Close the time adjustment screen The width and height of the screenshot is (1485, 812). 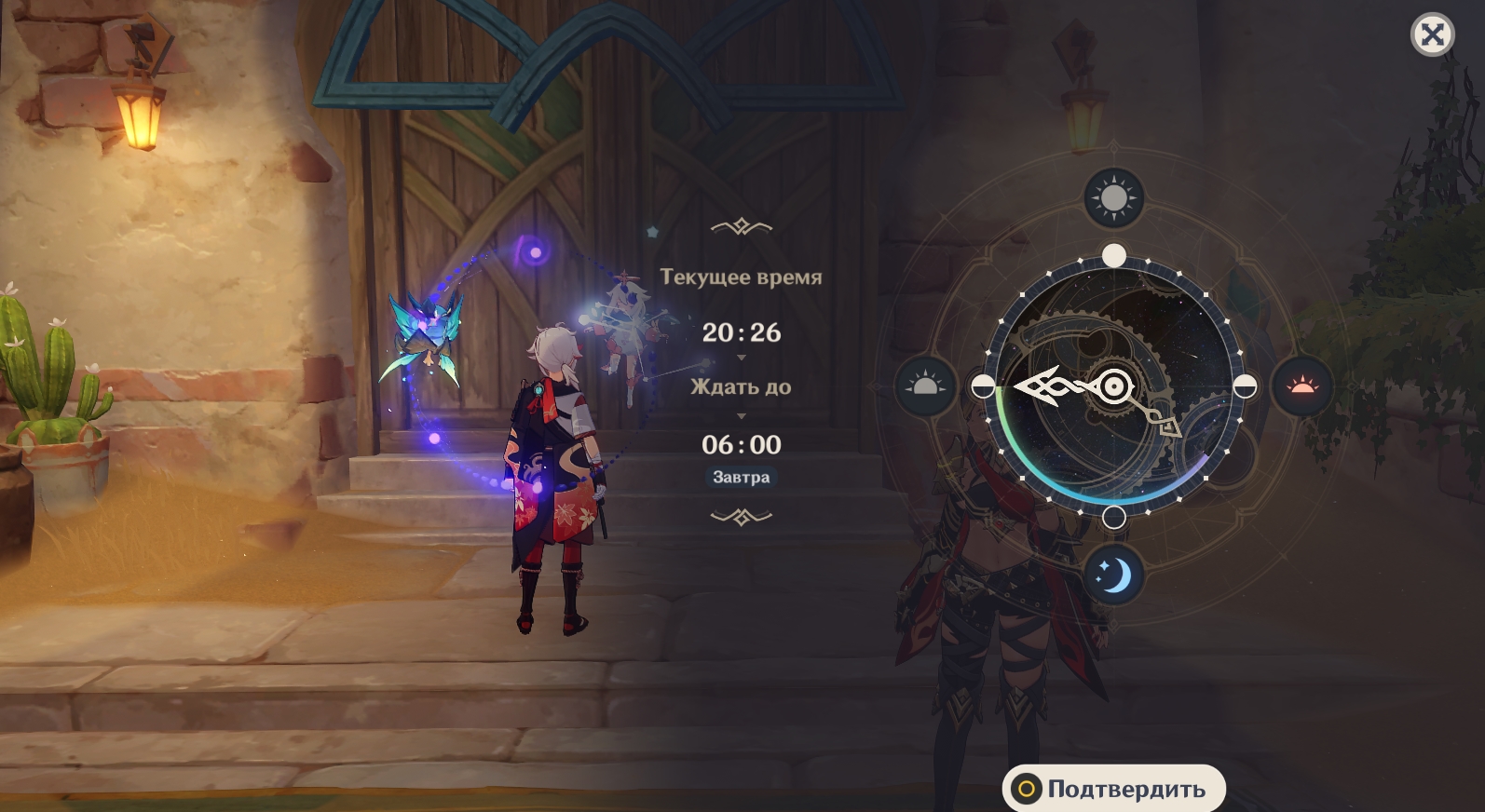1432,35
